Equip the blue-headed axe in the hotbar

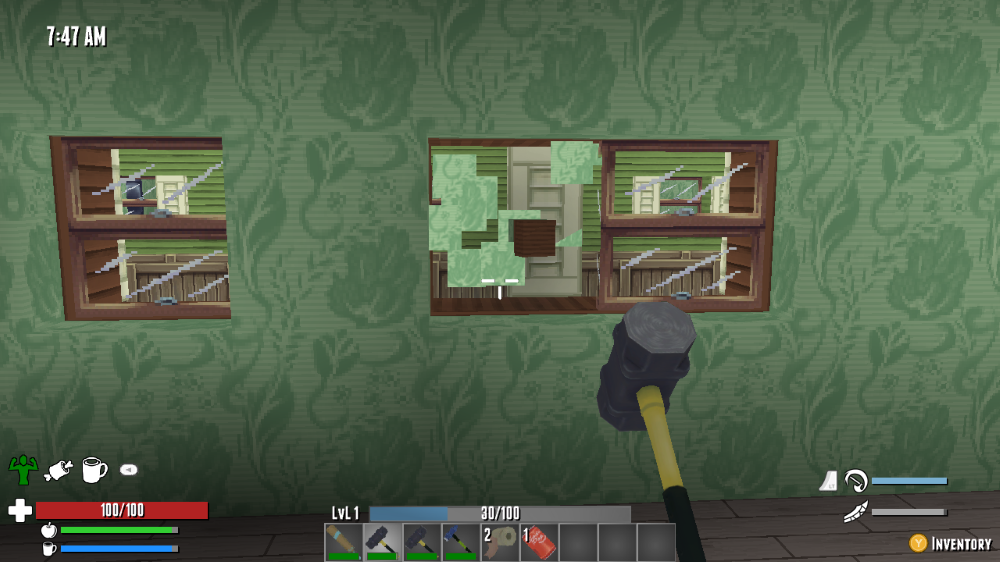point(460,541)
